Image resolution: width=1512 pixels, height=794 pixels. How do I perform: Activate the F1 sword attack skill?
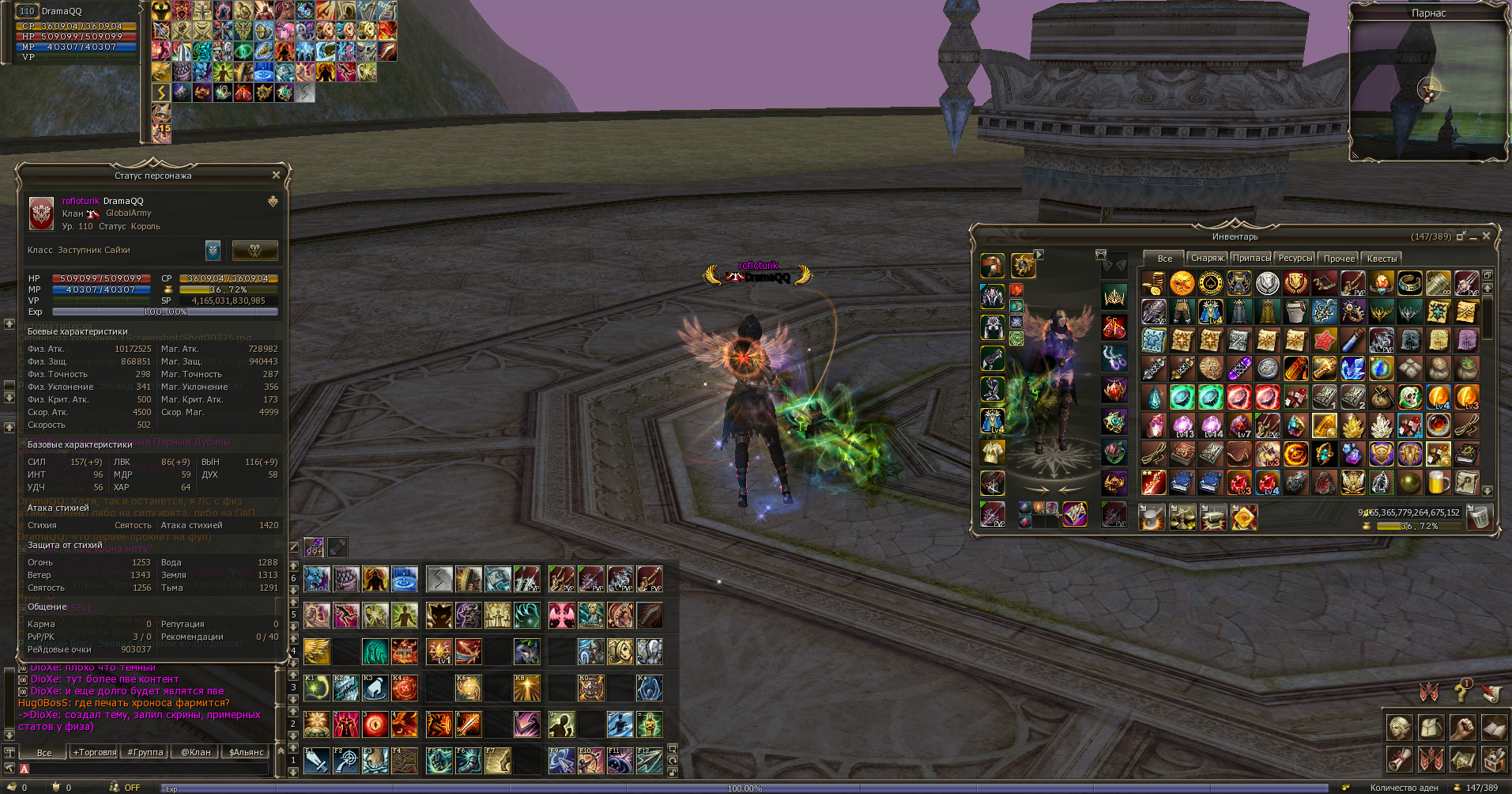click(x=317, y=761)
